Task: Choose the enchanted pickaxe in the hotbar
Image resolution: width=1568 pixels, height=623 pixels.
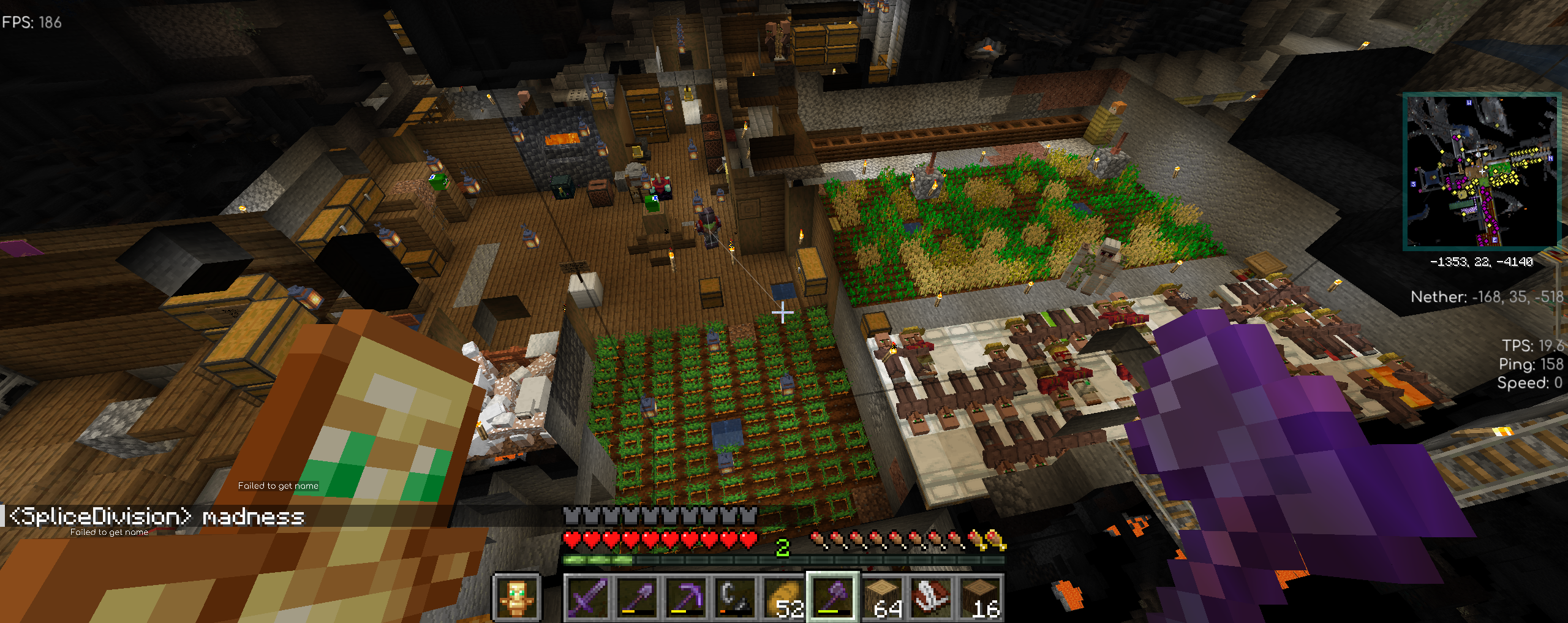Action: tap(685, 597)
